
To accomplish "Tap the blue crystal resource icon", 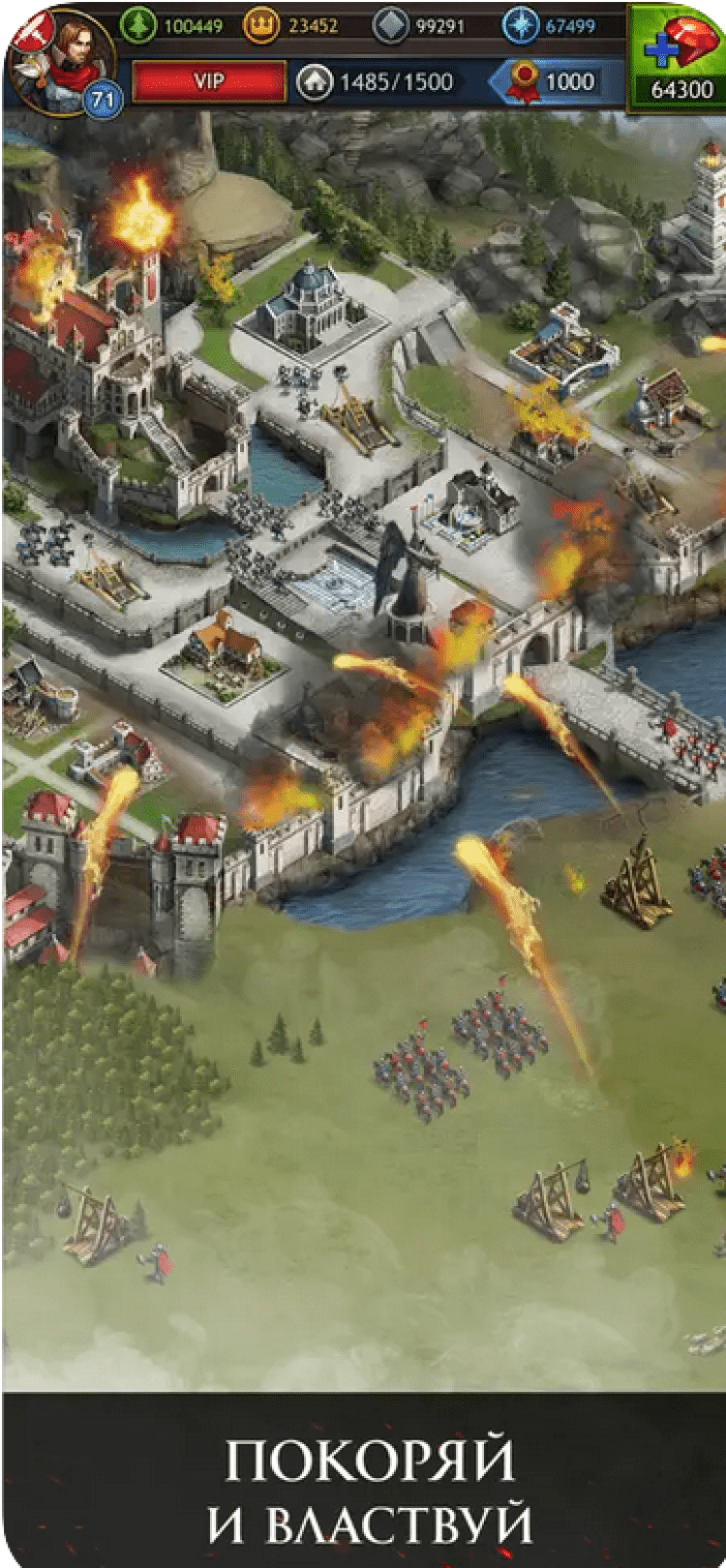I will coord(520,26).
